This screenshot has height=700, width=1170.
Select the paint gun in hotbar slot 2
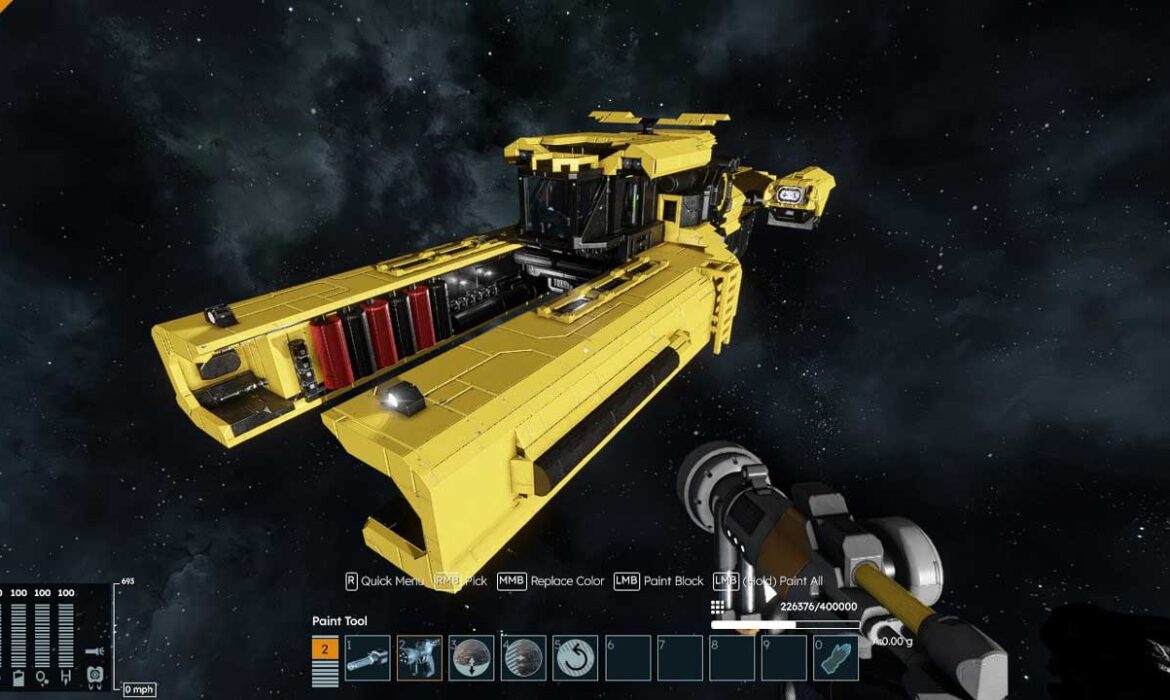[419, 658]
